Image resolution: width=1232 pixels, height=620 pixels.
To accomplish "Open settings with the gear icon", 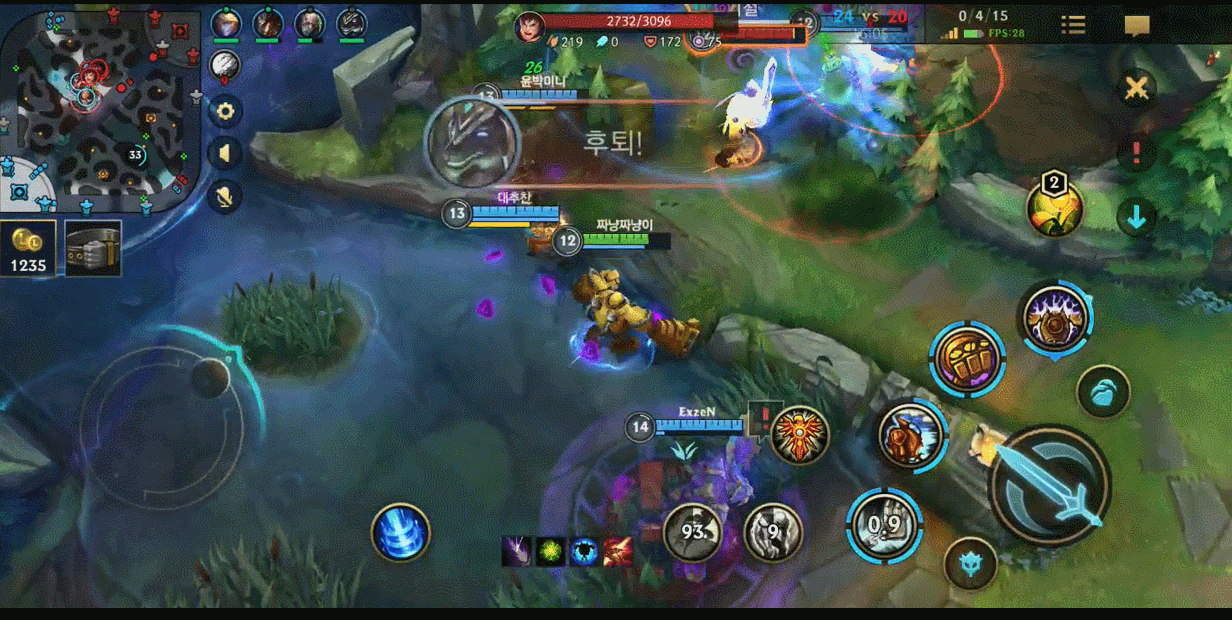I will pyautogui.click(x=225, y=110).
